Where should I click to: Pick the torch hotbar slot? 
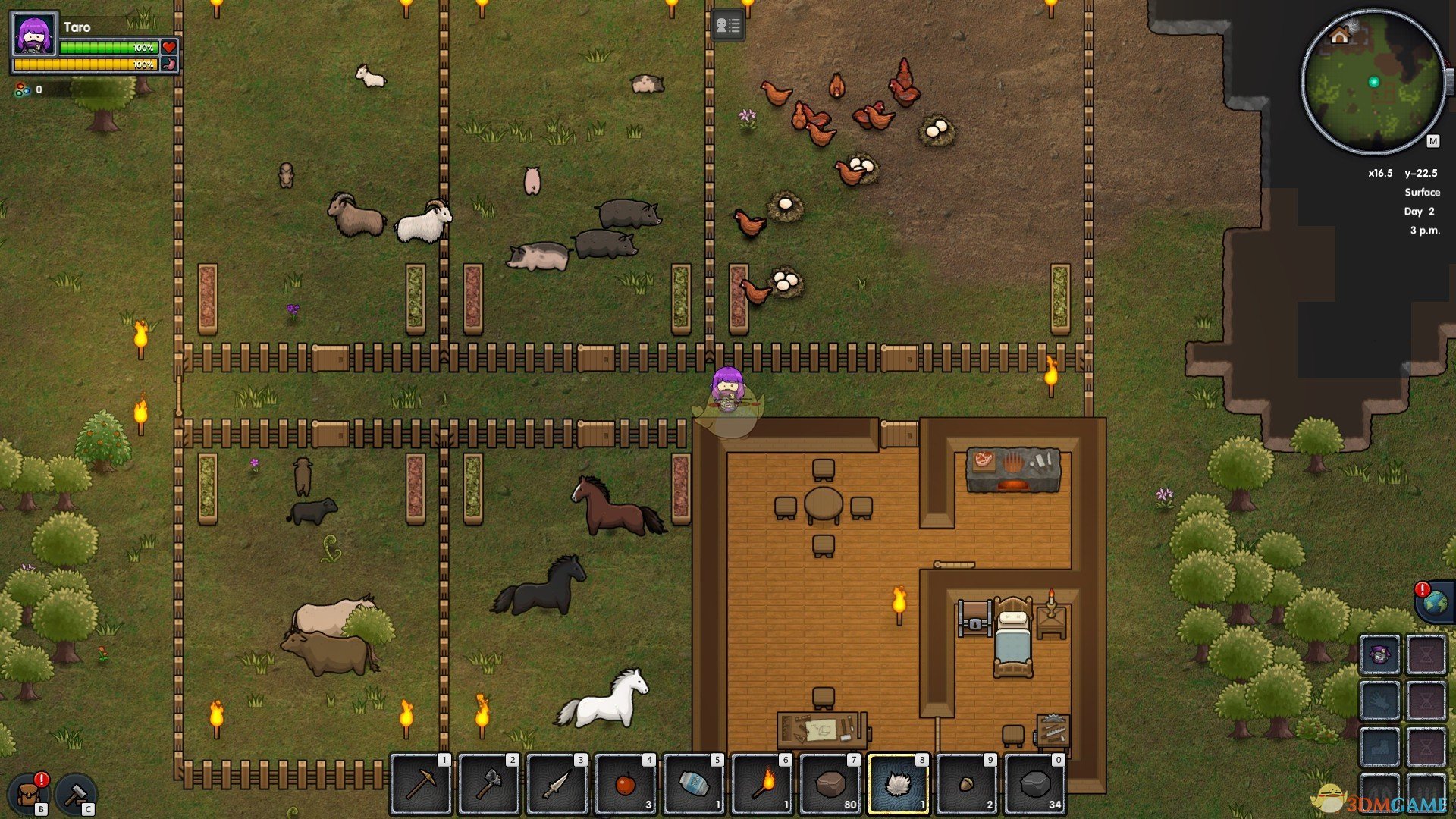pos(762,784)
